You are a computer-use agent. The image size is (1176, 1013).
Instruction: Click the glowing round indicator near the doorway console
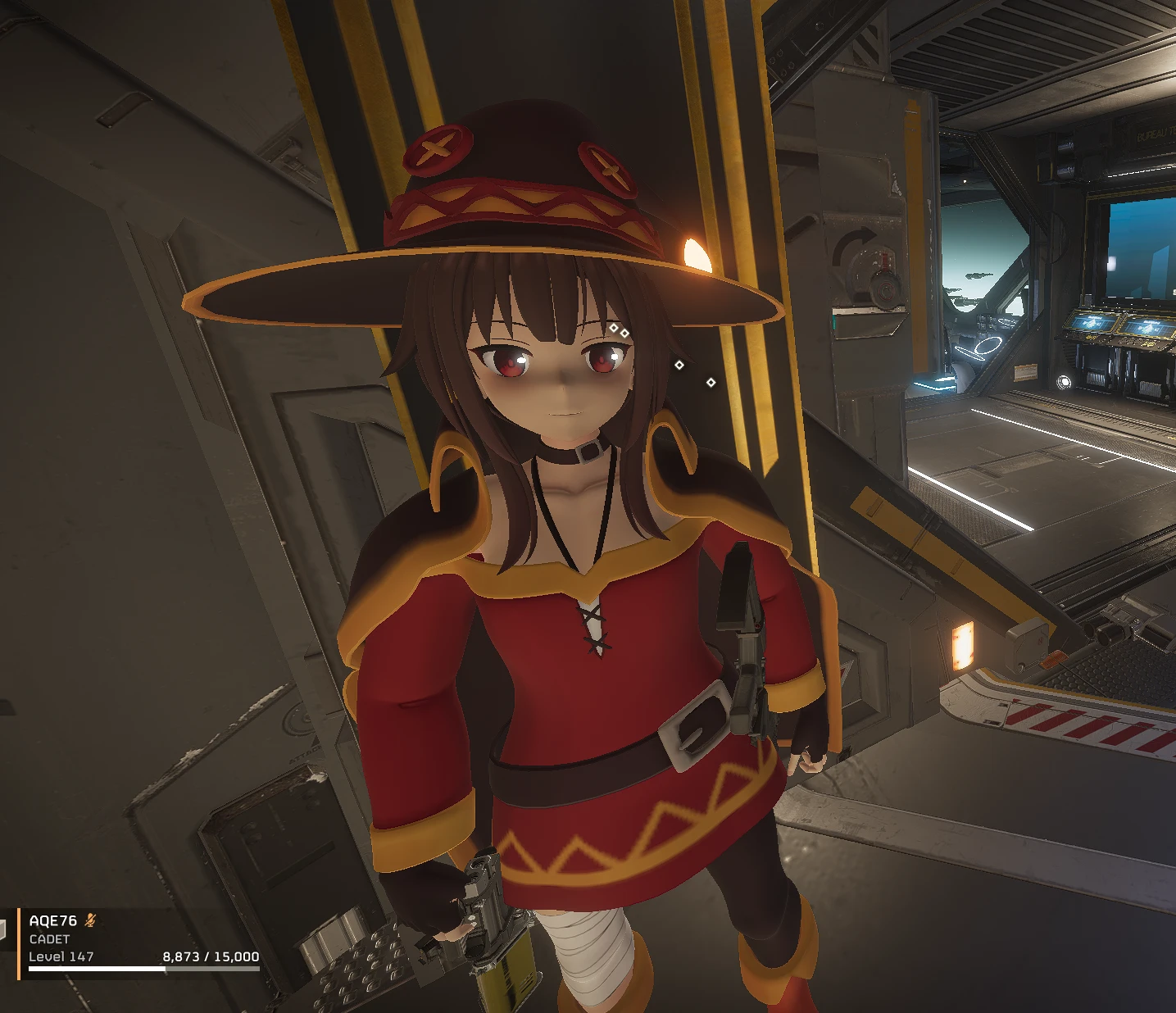click(1064, 381)
